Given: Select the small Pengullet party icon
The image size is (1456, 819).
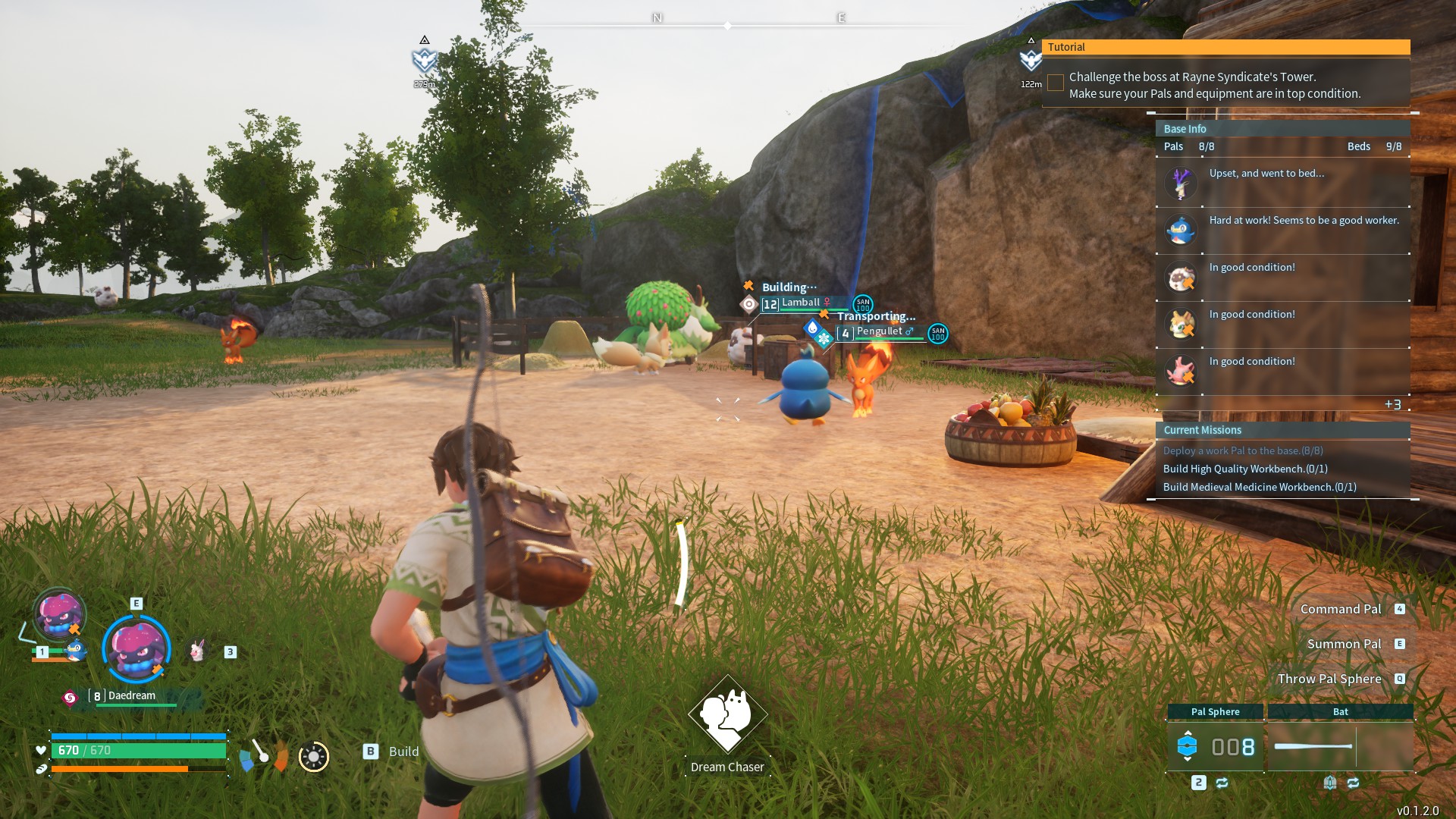Looking at the screenshot, I should tap(75, 650).
